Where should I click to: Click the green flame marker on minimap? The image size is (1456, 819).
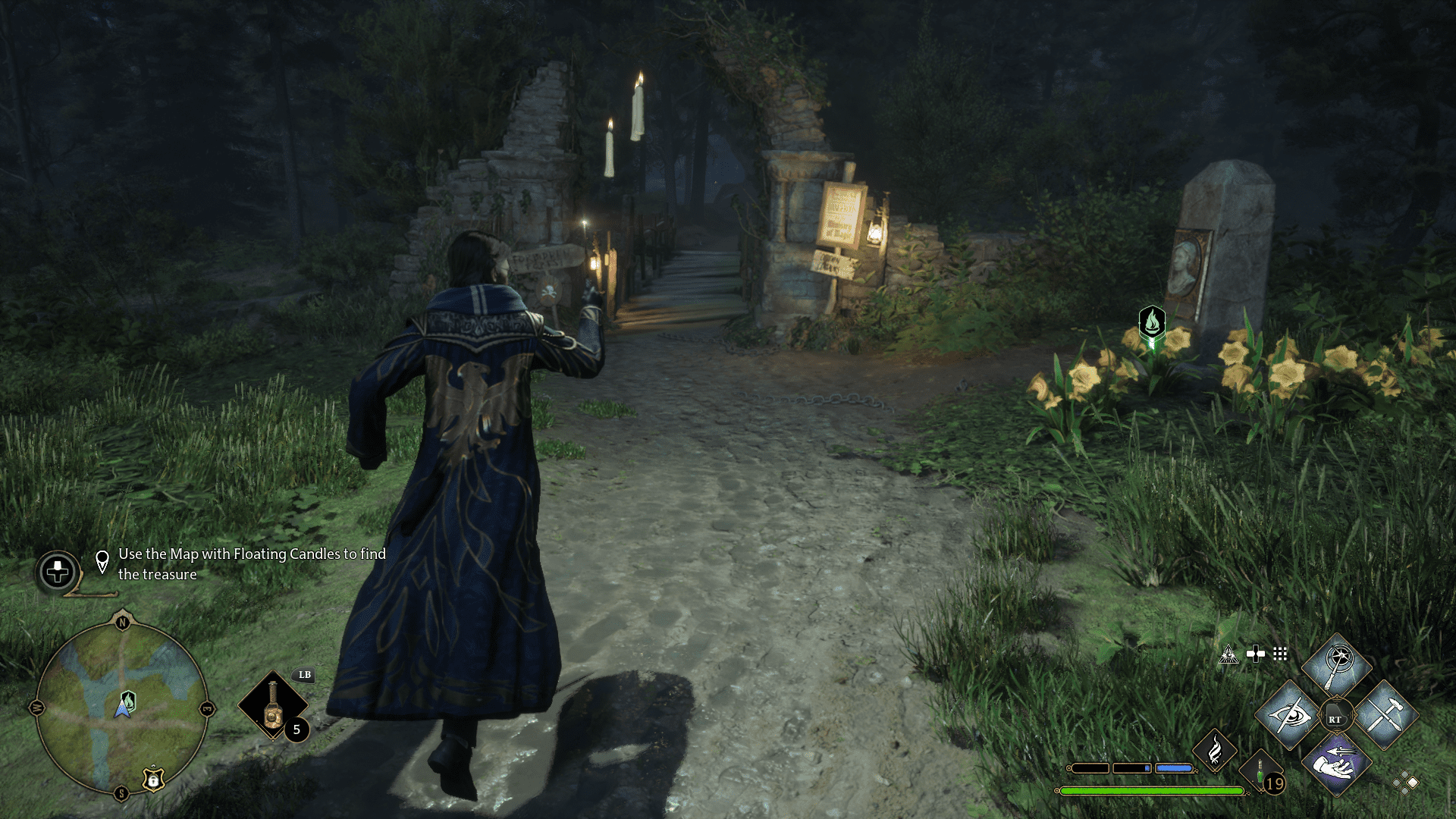(x=129, y=699)
